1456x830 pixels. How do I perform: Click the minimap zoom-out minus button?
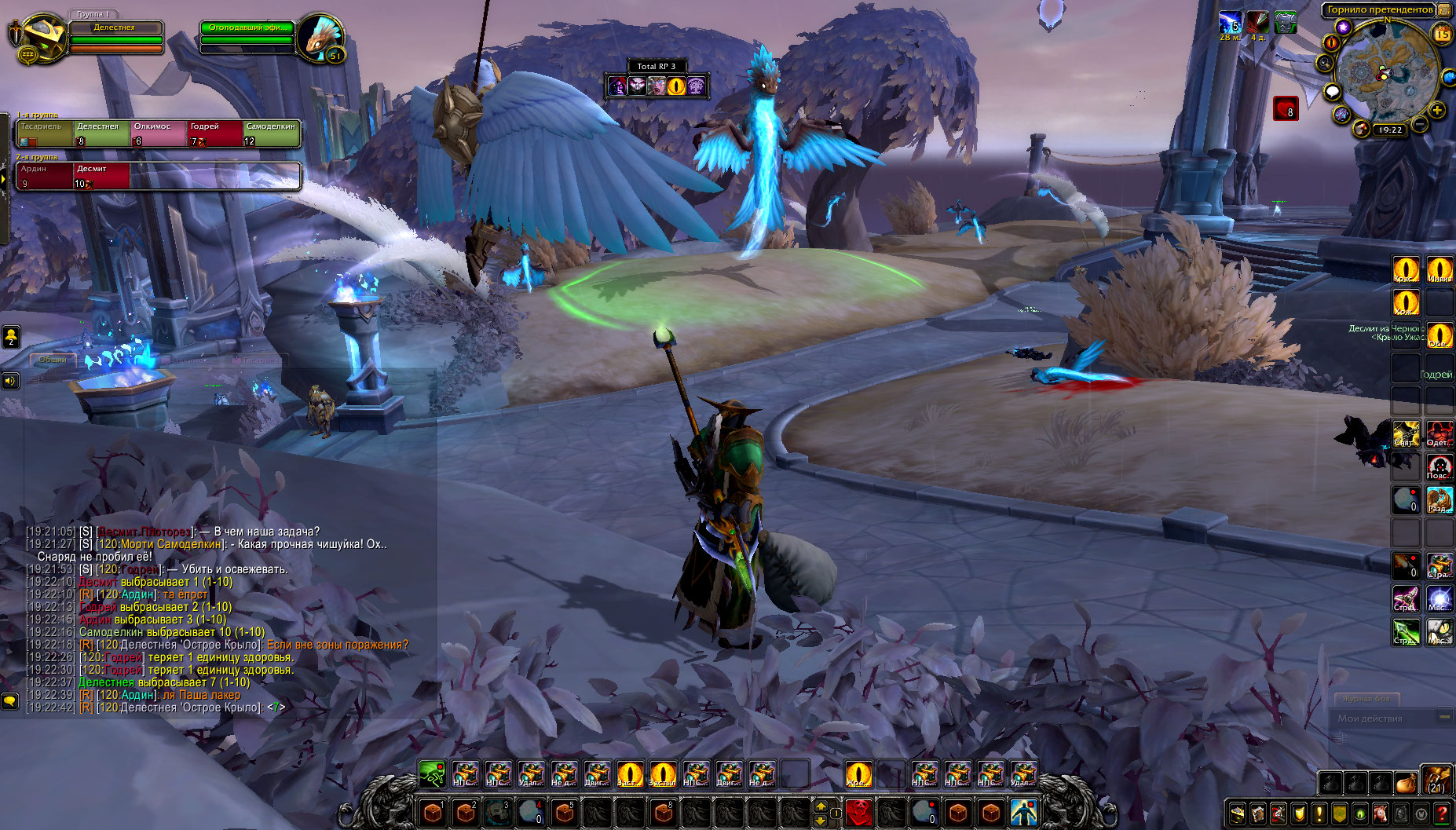1420,124
